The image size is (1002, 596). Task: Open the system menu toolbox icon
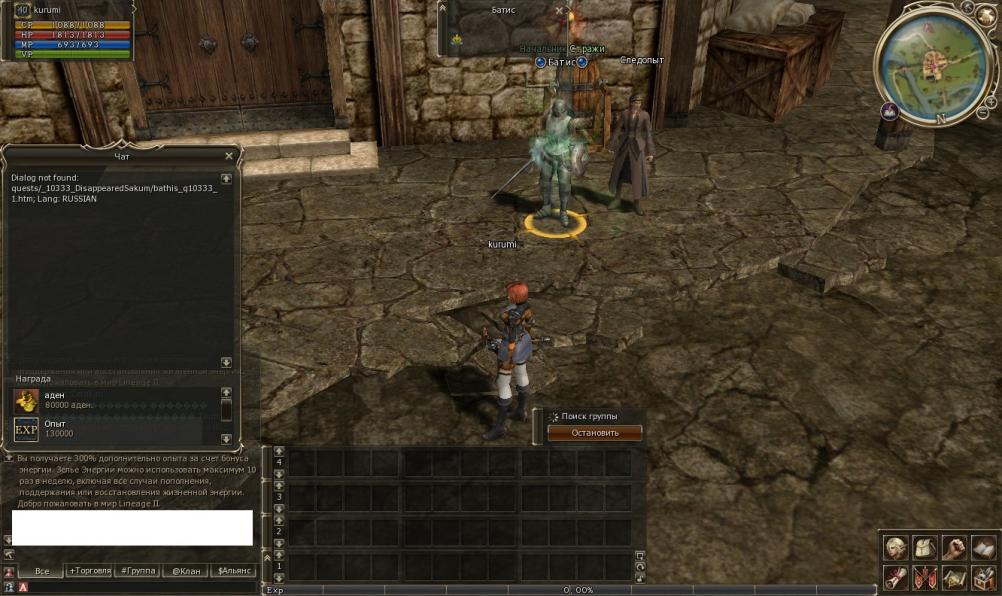tap(983, 577)
